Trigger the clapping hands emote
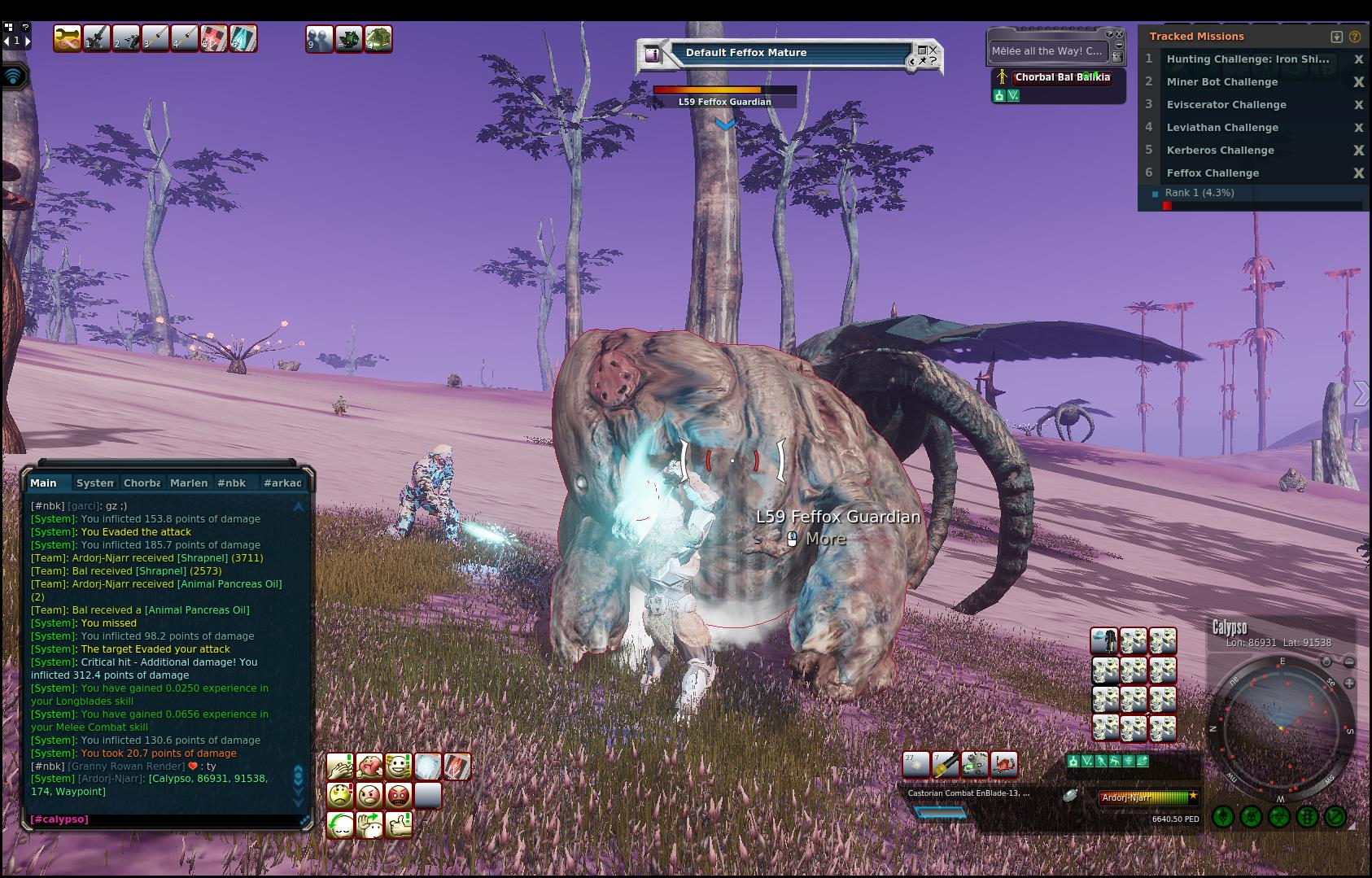 pos(340,767)
